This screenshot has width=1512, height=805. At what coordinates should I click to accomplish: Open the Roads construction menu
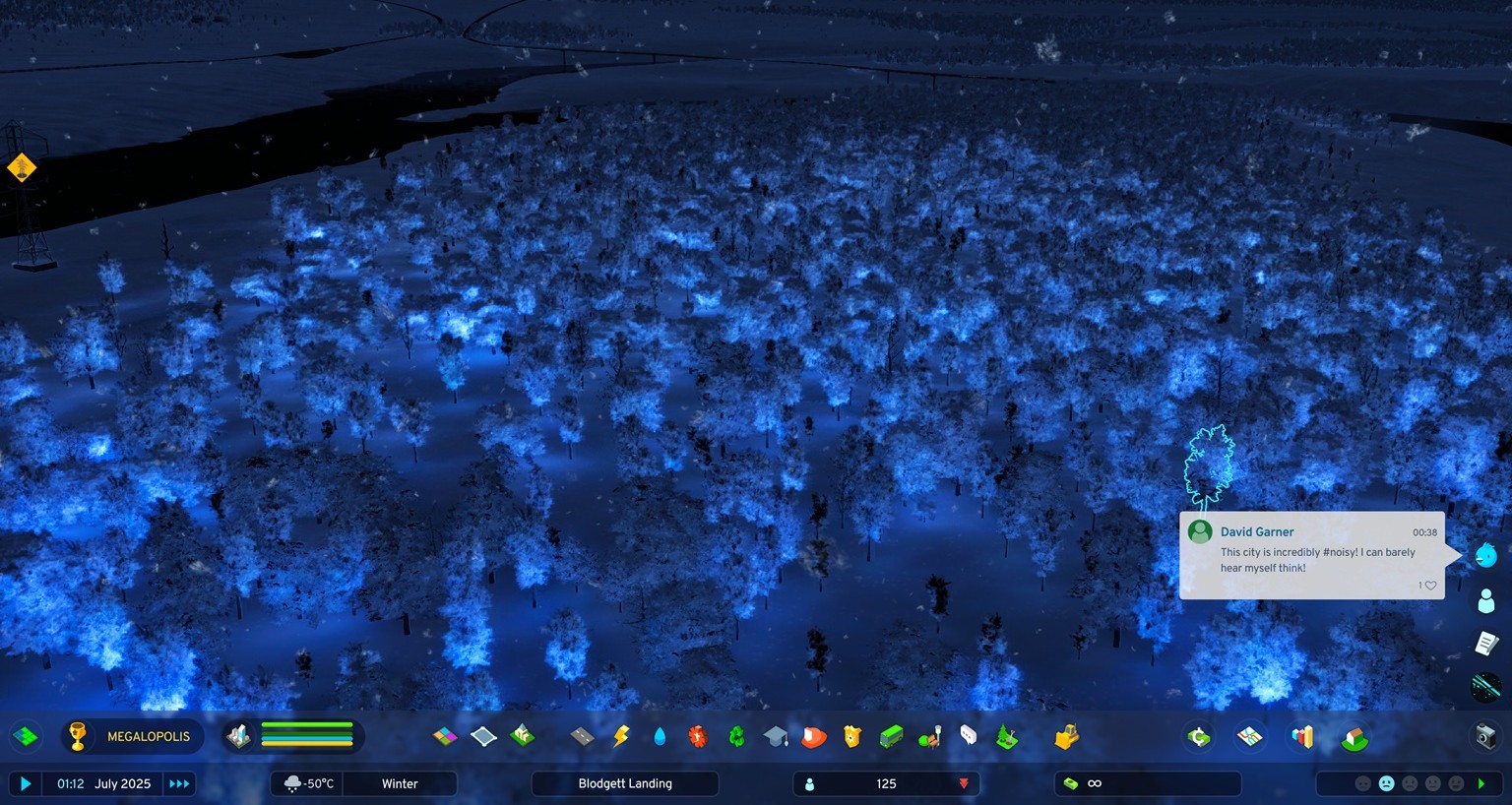point(581,736)
